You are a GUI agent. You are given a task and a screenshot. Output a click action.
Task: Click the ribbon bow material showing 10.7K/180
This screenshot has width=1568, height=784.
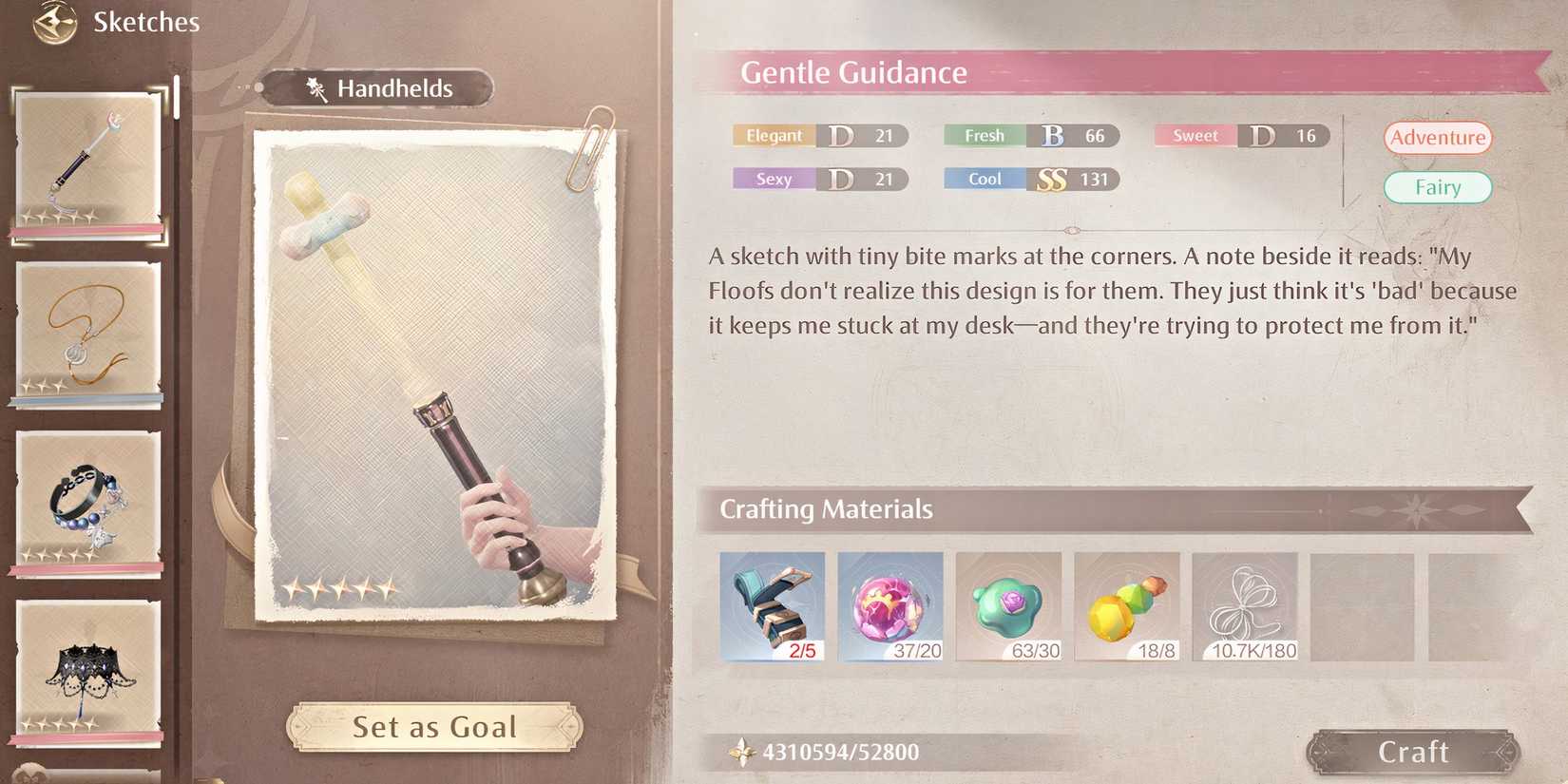click(x=1246, y=606)
